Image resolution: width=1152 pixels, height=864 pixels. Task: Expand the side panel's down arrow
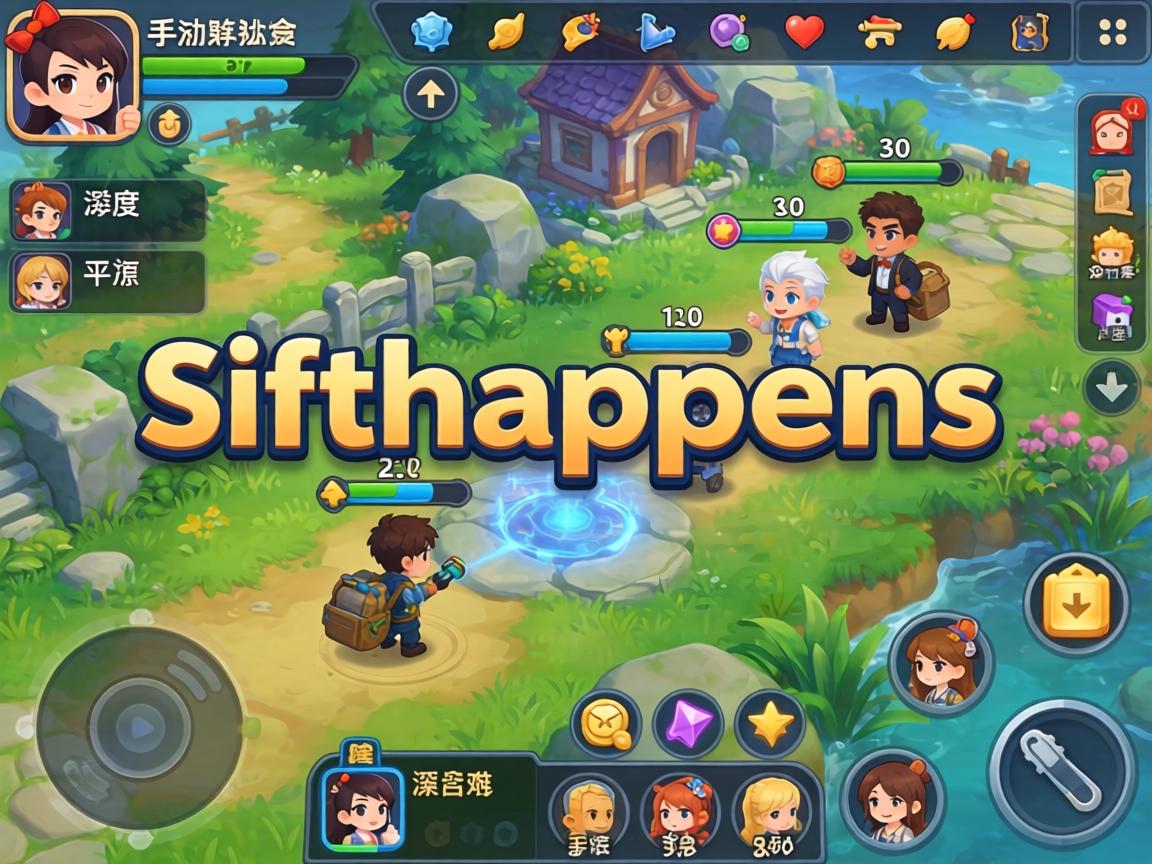1111,386
